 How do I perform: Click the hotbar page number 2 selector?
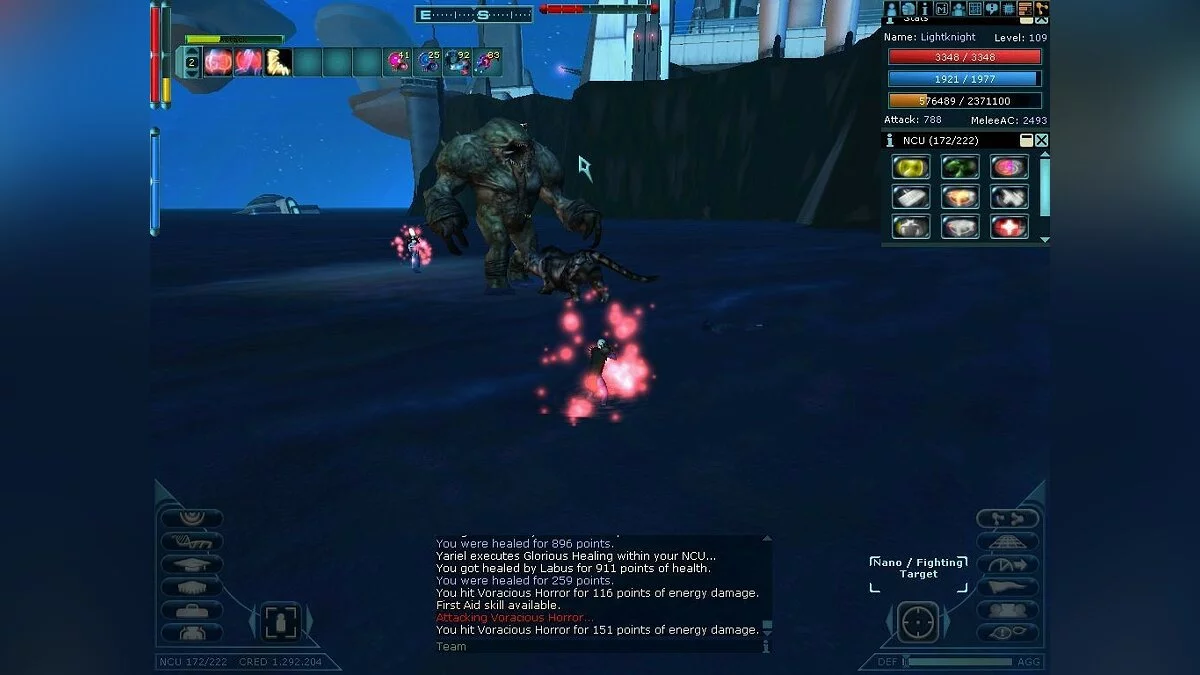pyautogui.click(x=191, y=62)
